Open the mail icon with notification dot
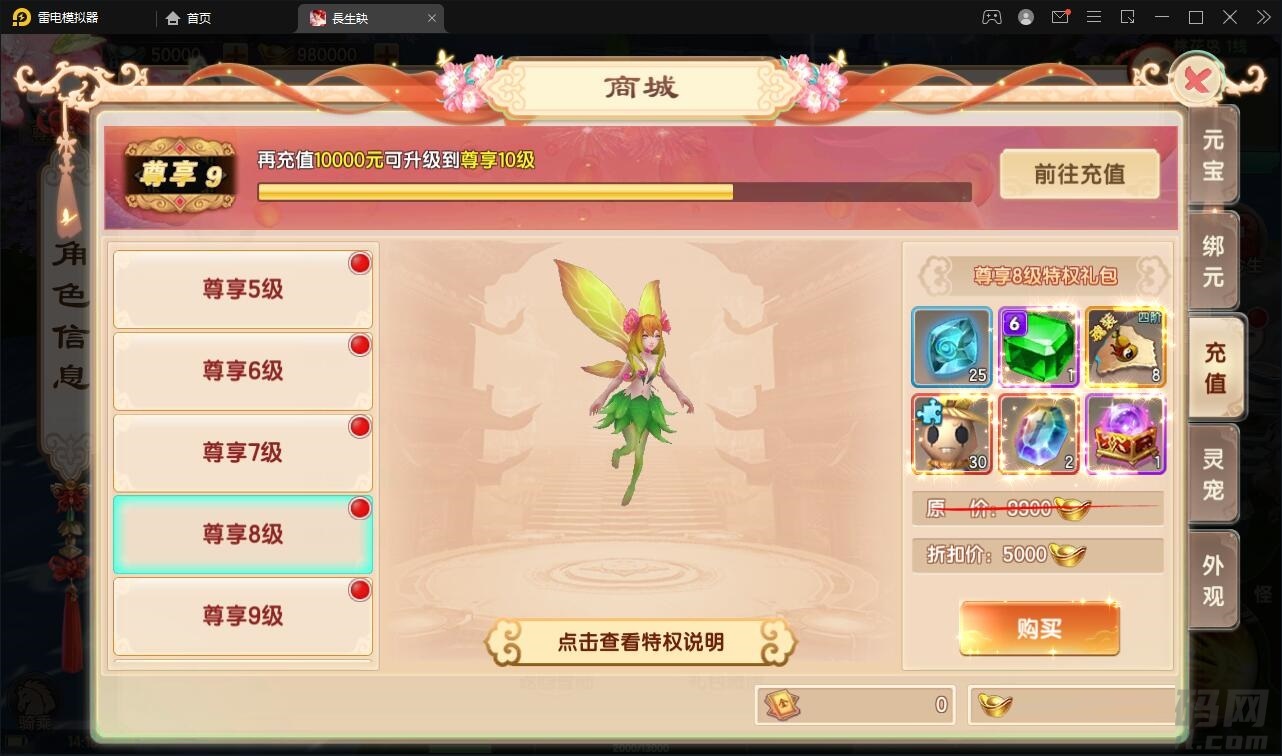The height and width of the screenshot is (756, 1282). tap(1060, 17)
